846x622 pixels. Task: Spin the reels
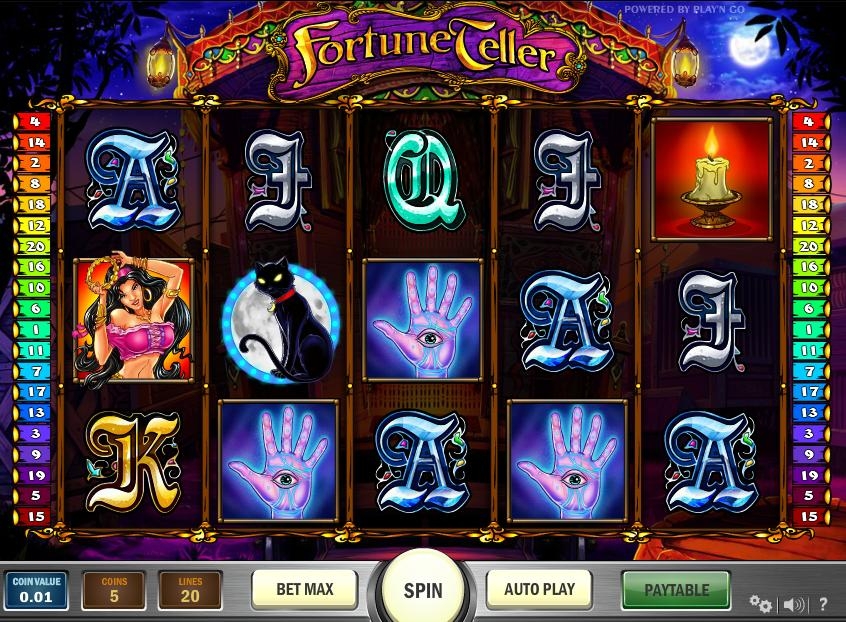tap(422, 589)
